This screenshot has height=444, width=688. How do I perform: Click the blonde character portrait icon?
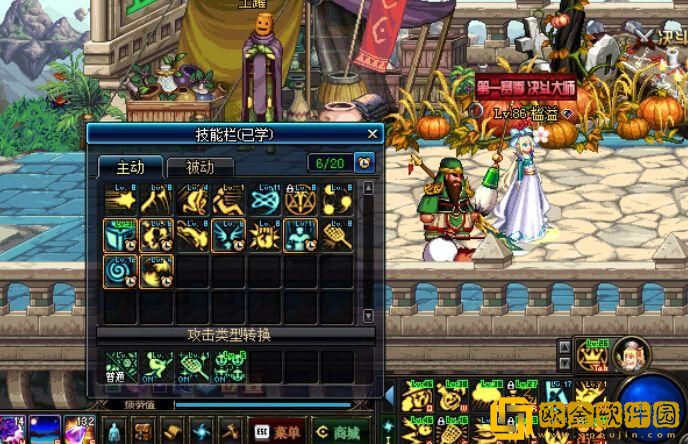pos(632,355)
